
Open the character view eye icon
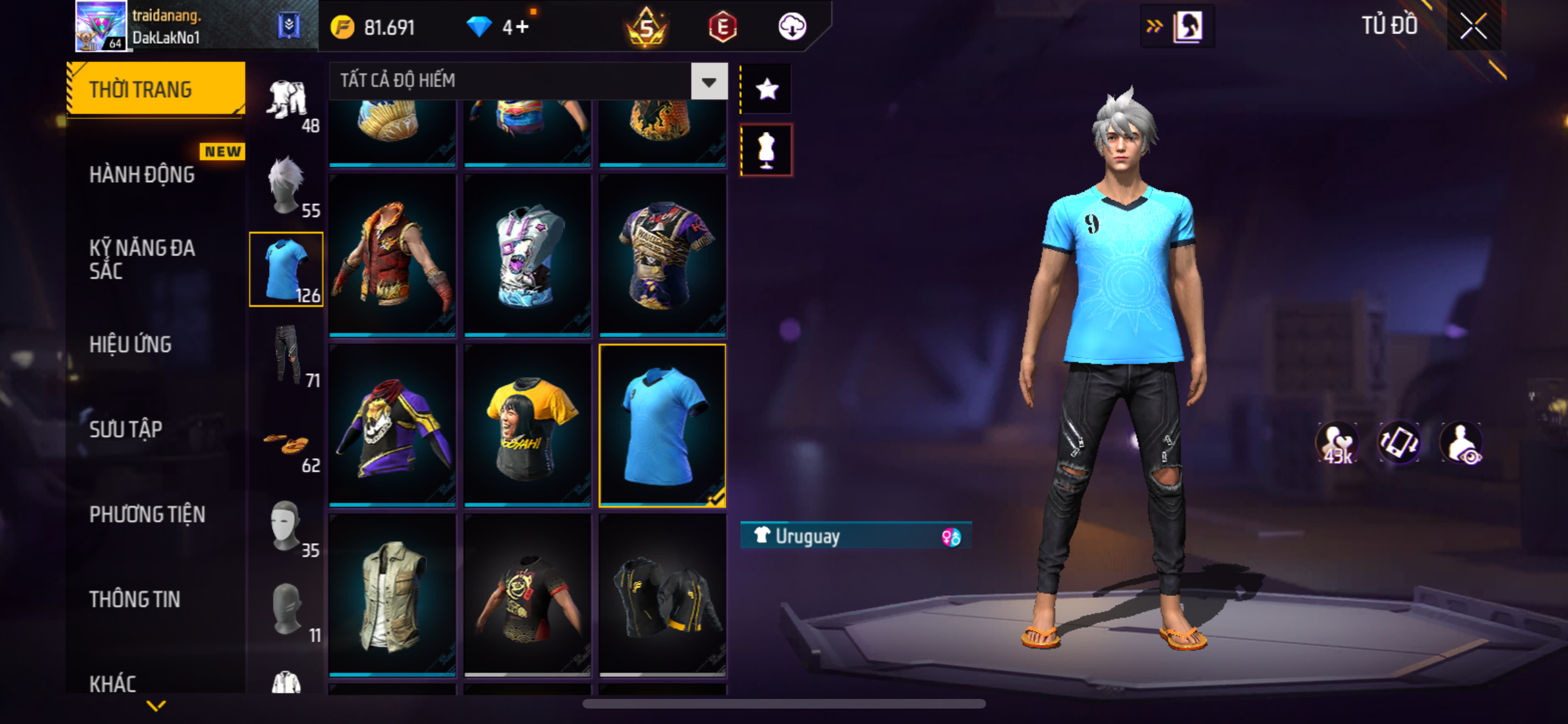click(1462, 444)
